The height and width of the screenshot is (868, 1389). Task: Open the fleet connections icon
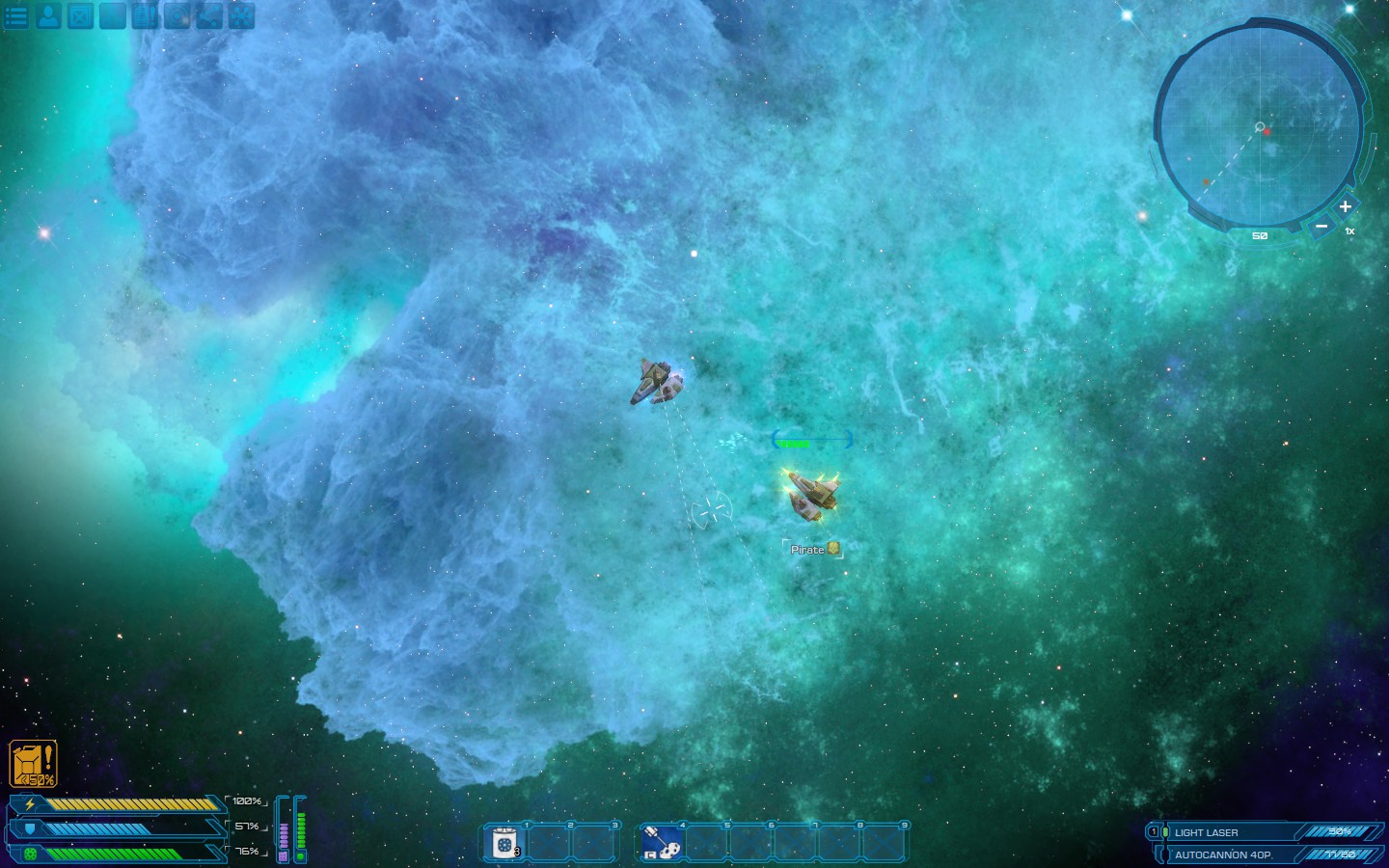tap(208, 16)
